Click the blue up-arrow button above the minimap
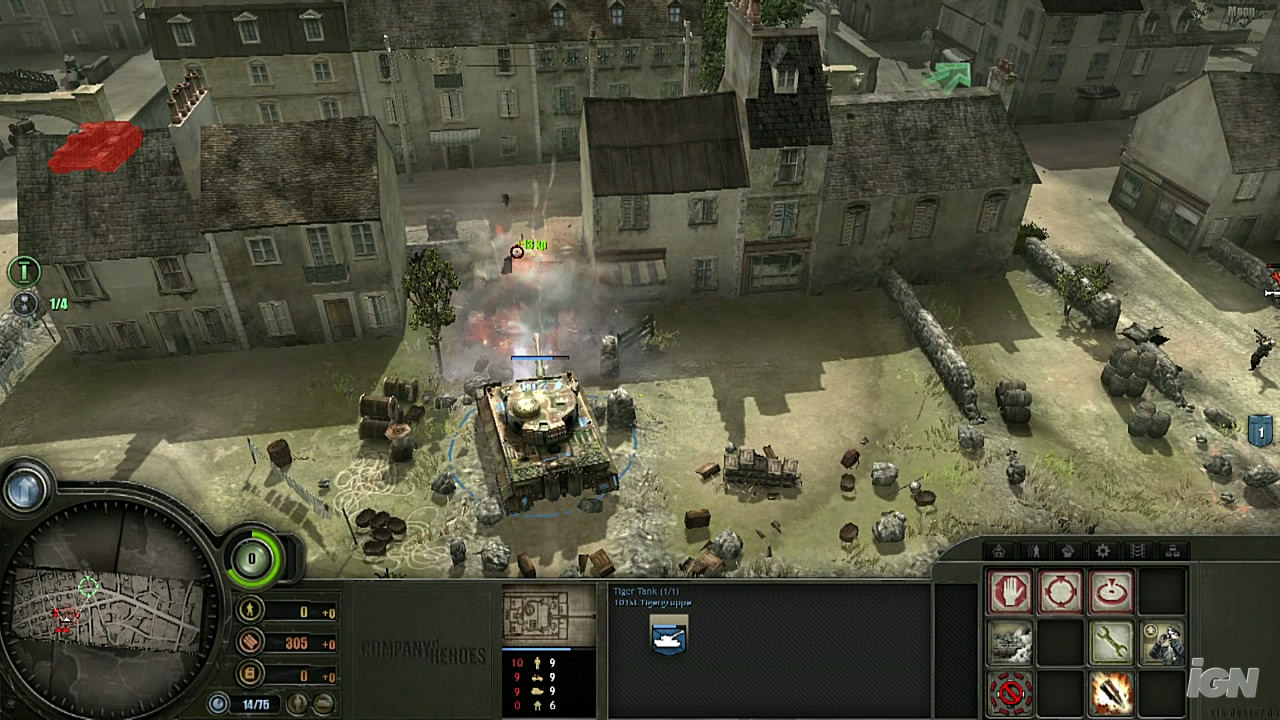Viewport: 1280px width, 720px height. click(26, 489)
